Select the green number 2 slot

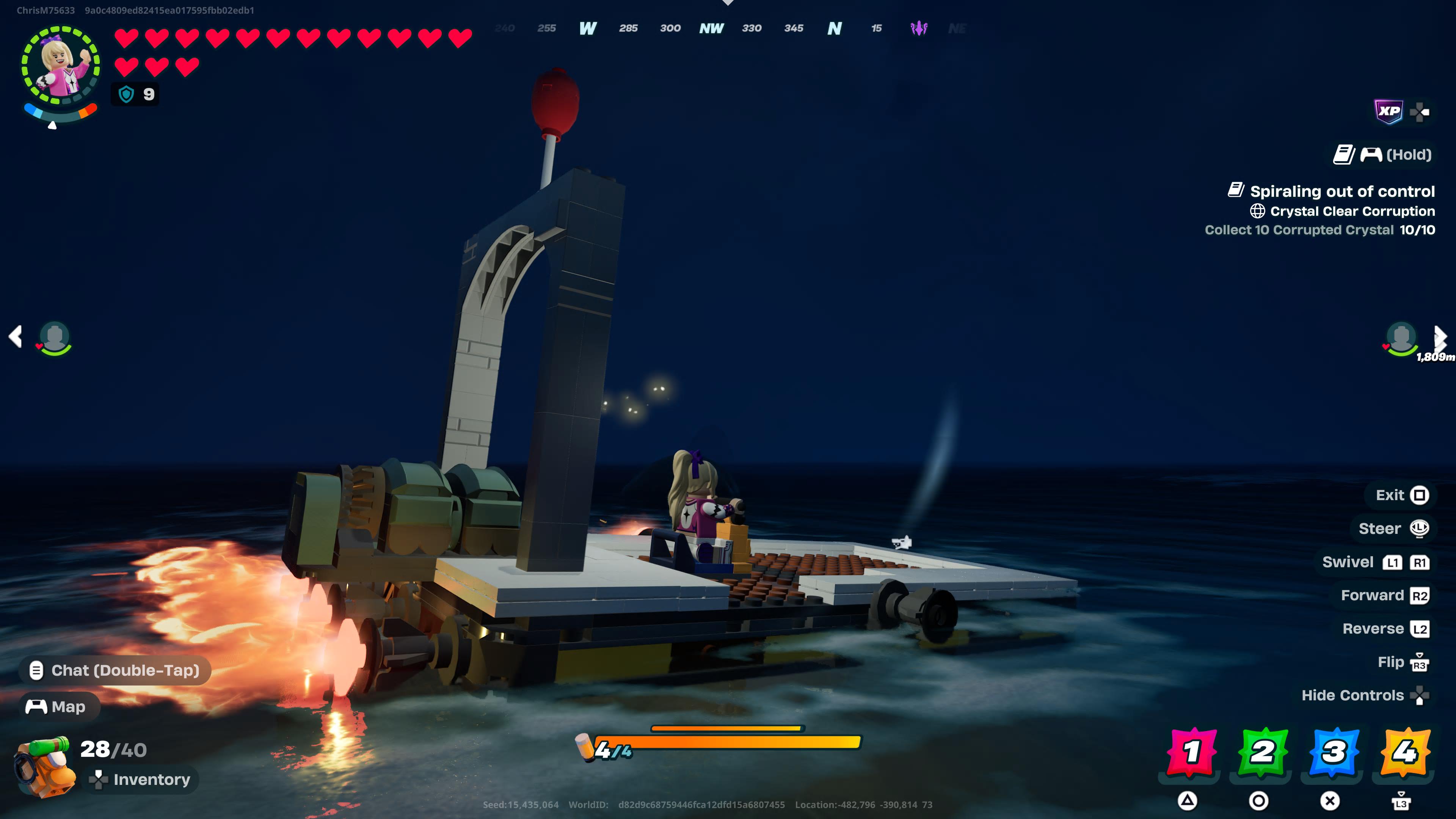[x=1262, y=752]
